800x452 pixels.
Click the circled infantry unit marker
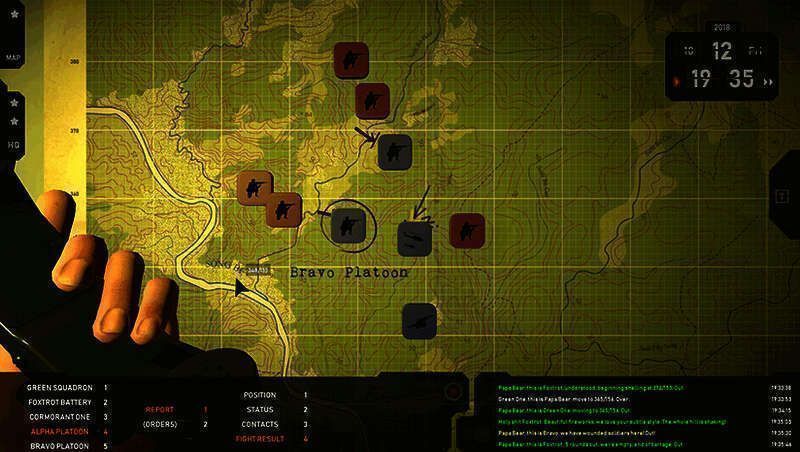[348, 224]
